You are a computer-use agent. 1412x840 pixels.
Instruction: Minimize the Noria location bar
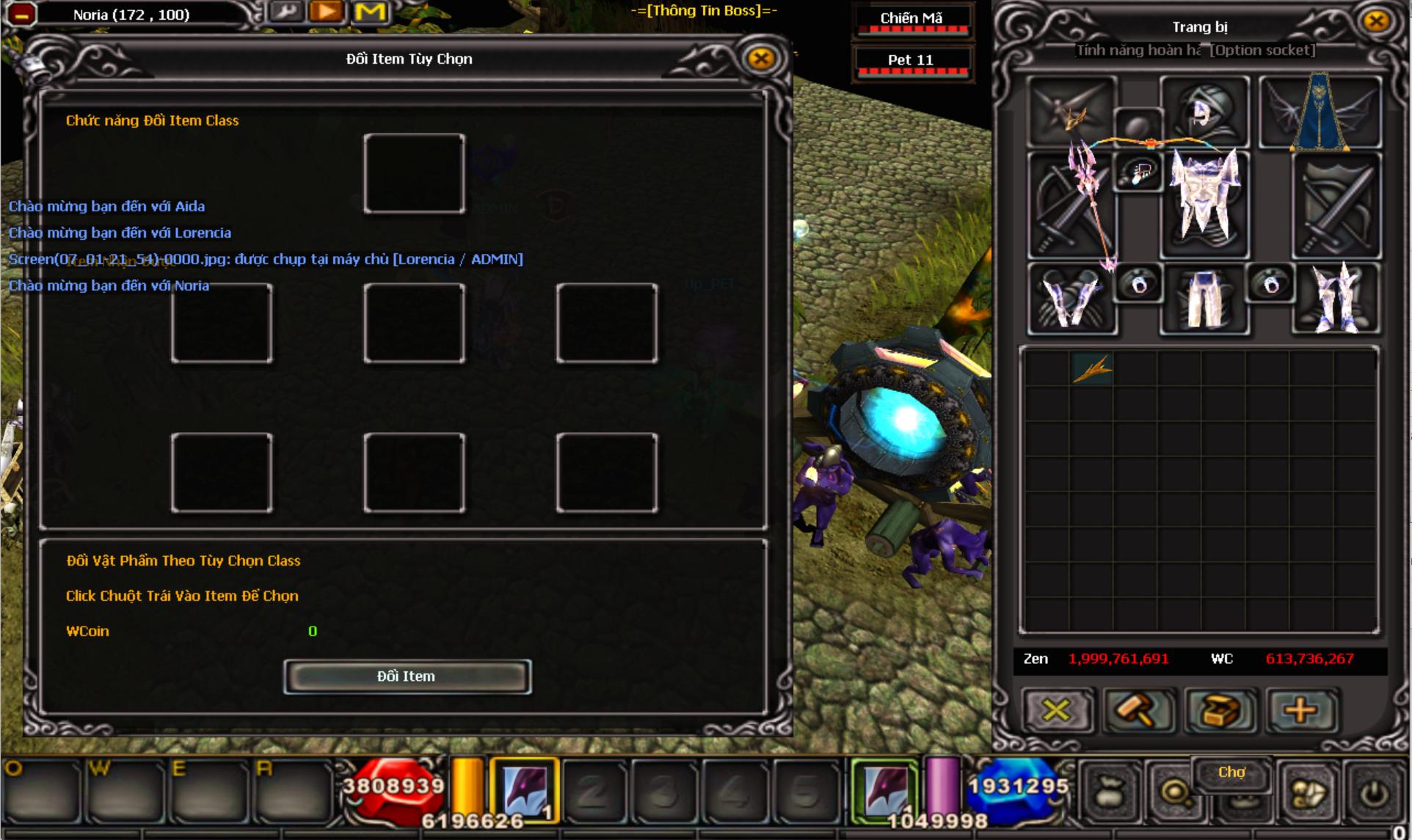22,14
